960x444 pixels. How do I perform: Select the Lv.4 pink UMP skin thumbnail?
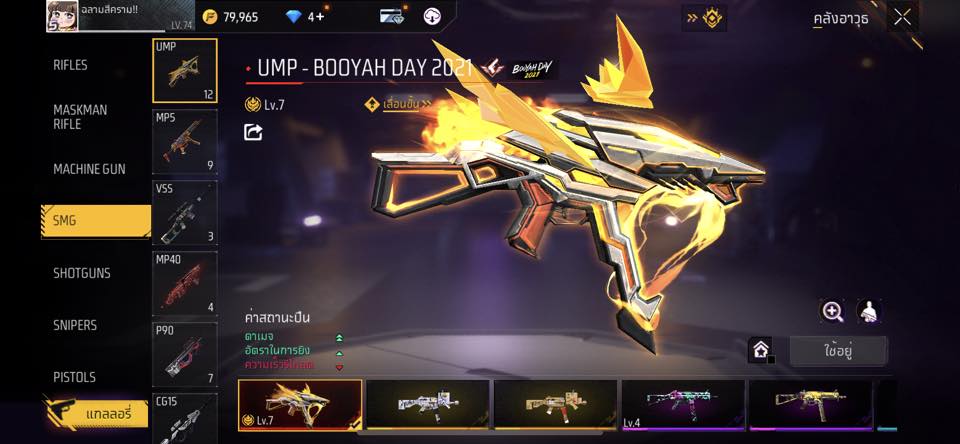tap(683, 405)
